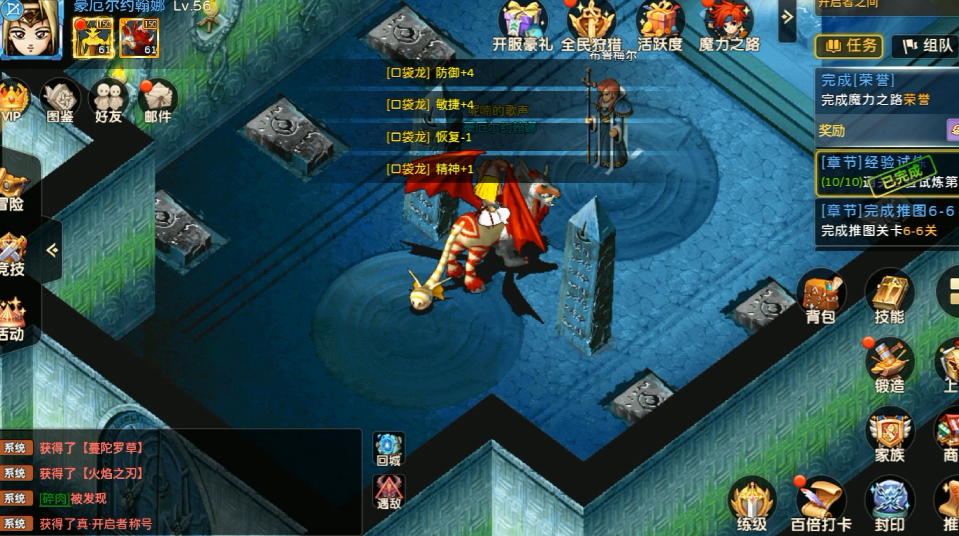Switch to the 组队 team tab
Image resolution: width=959 pixels, height=536 pixels.
point(923,45)
